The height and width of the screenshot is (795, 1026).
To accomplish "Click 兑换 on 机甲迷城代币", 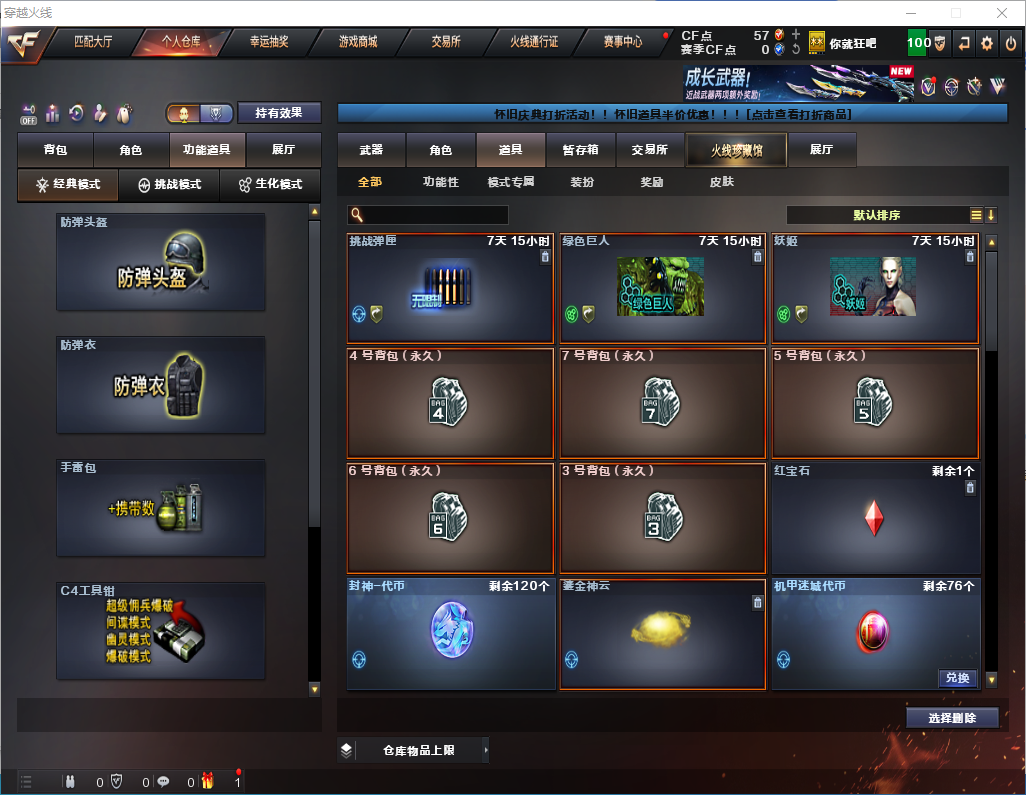I will pyautogui.click(x=957, y=678).
